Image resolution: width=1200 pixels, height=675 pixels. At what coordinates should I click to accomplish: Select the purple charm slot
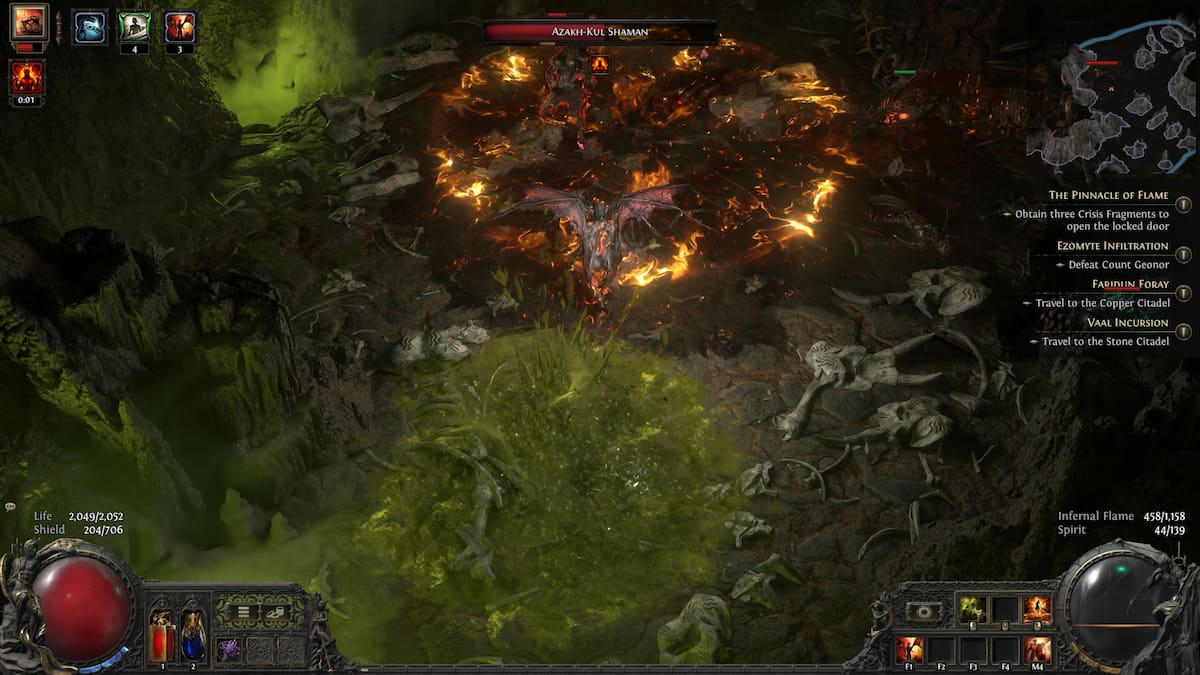229,649
